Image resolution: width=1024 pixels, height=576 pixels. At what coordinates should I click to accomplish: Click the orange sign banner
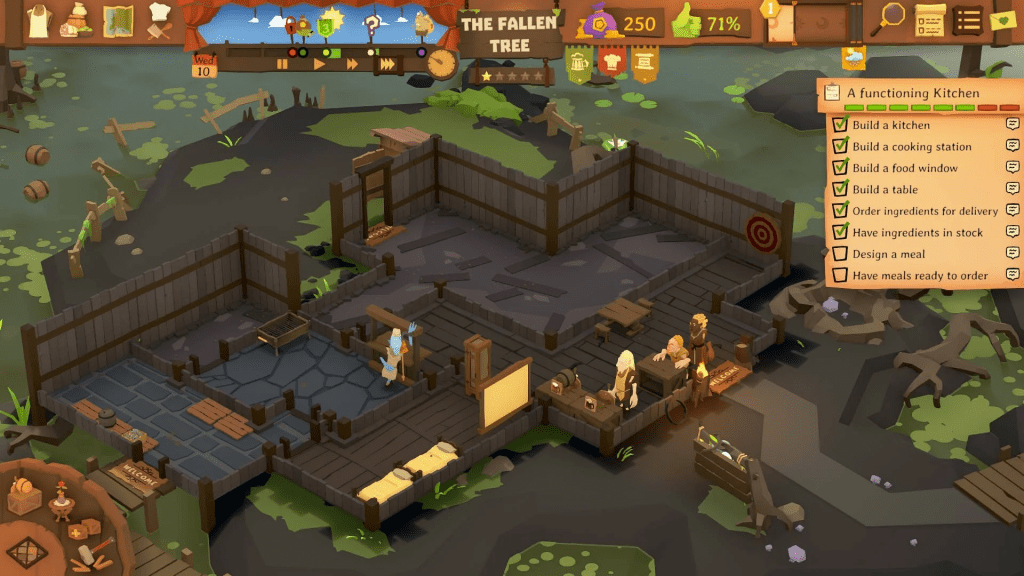(x=645, y=64)
